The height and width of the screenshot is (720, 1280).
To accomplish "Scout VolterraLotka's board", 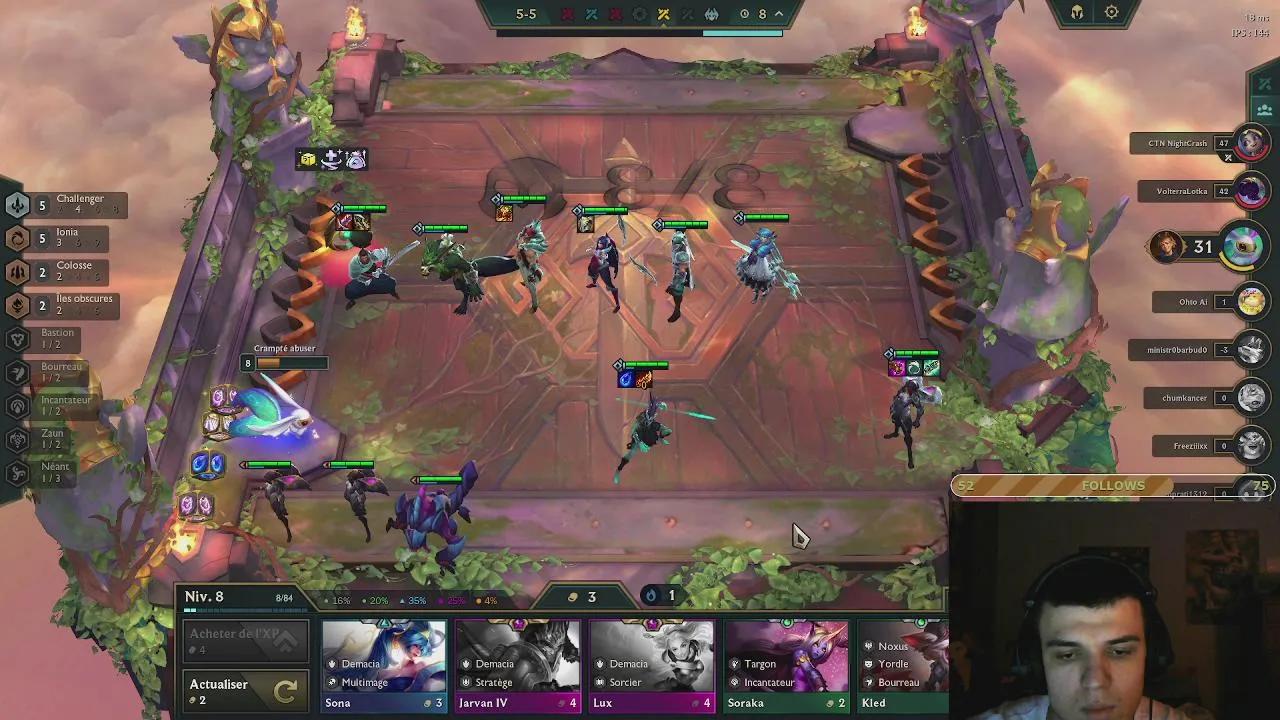I will tap(1251, 190).
